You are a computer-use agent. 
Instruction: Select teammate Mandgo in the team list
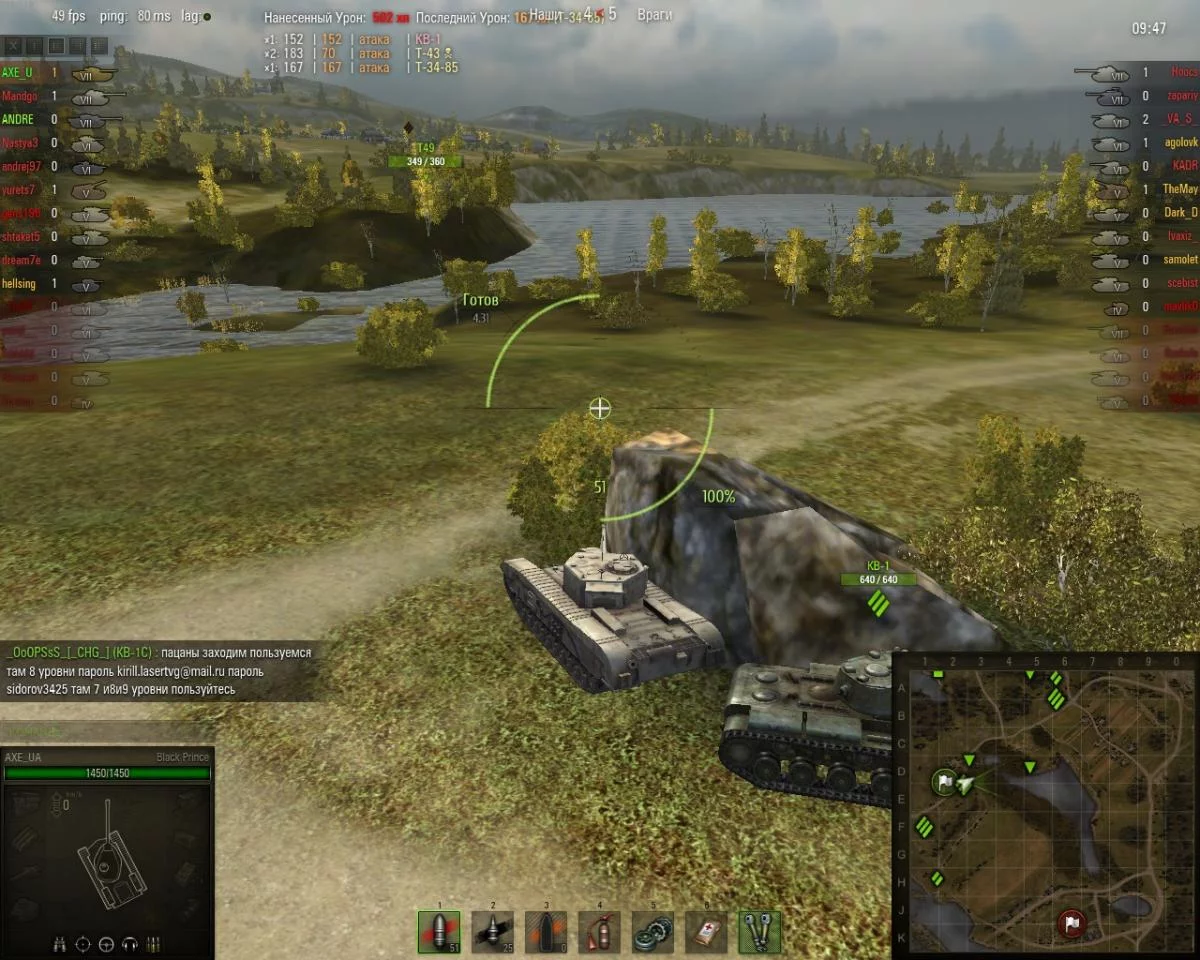pyautogui.click(x=20, y=97)
